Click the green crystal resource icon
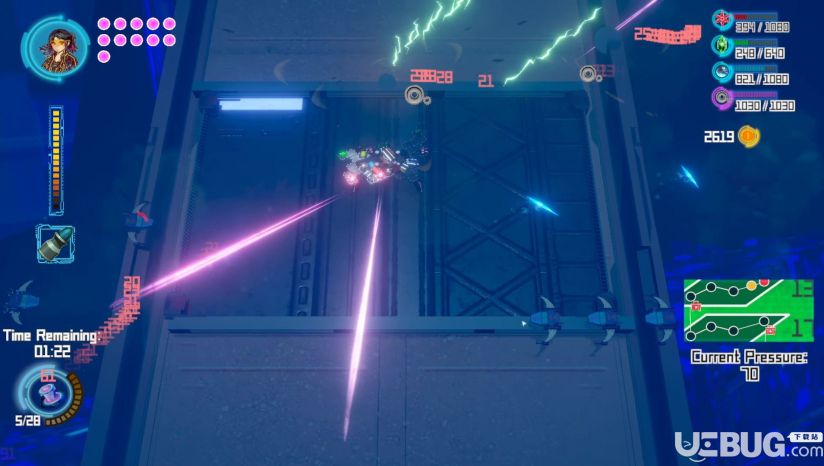824x466 pixels. click(722, 46)
